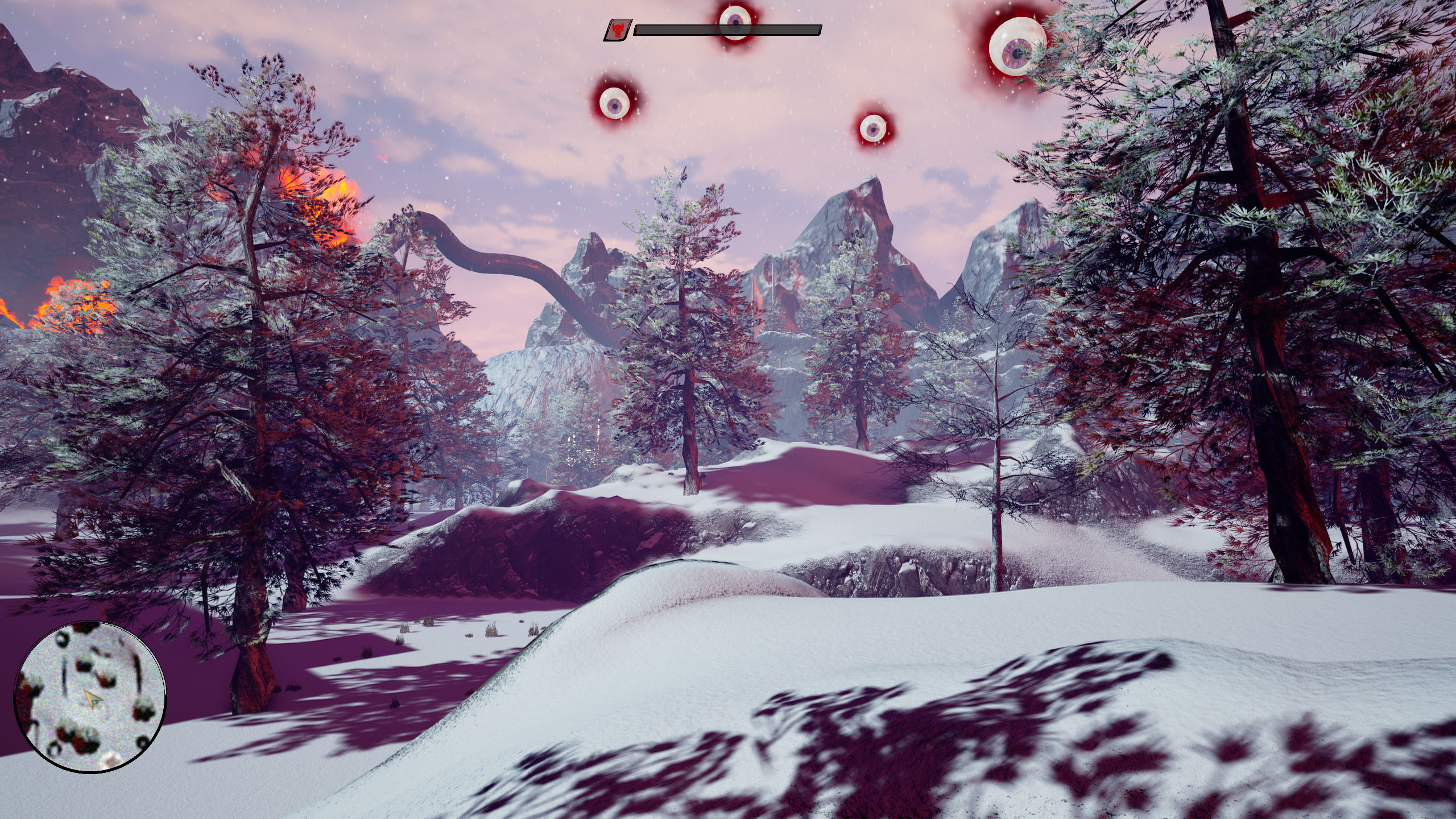Image resolution: width=1456 pixels, height=819 pixels.
Task: Click the enemy blob at the top of the minimap
Action: pos(85,627)
